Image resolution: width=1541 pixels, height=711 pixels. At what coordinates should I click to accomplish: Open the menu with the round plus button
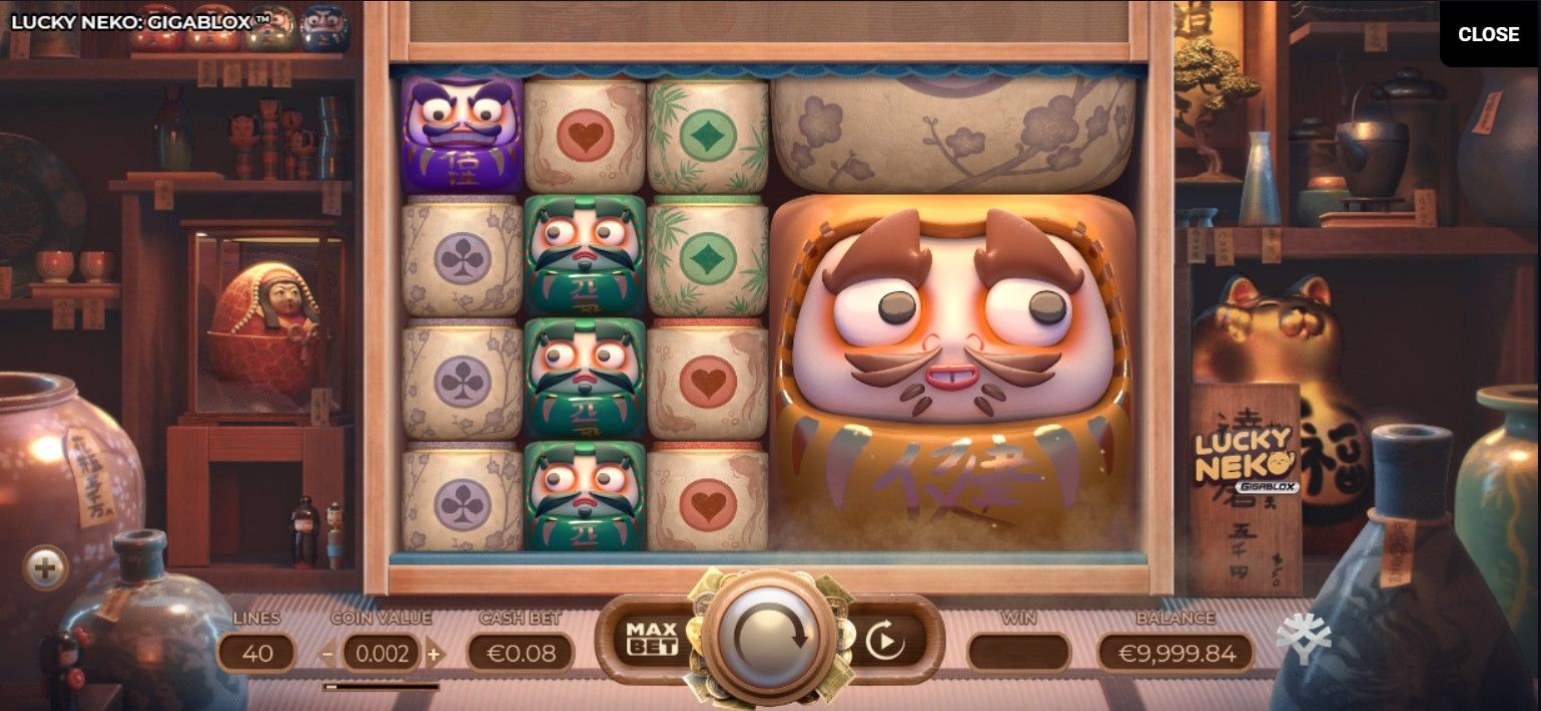pos(45,568)
